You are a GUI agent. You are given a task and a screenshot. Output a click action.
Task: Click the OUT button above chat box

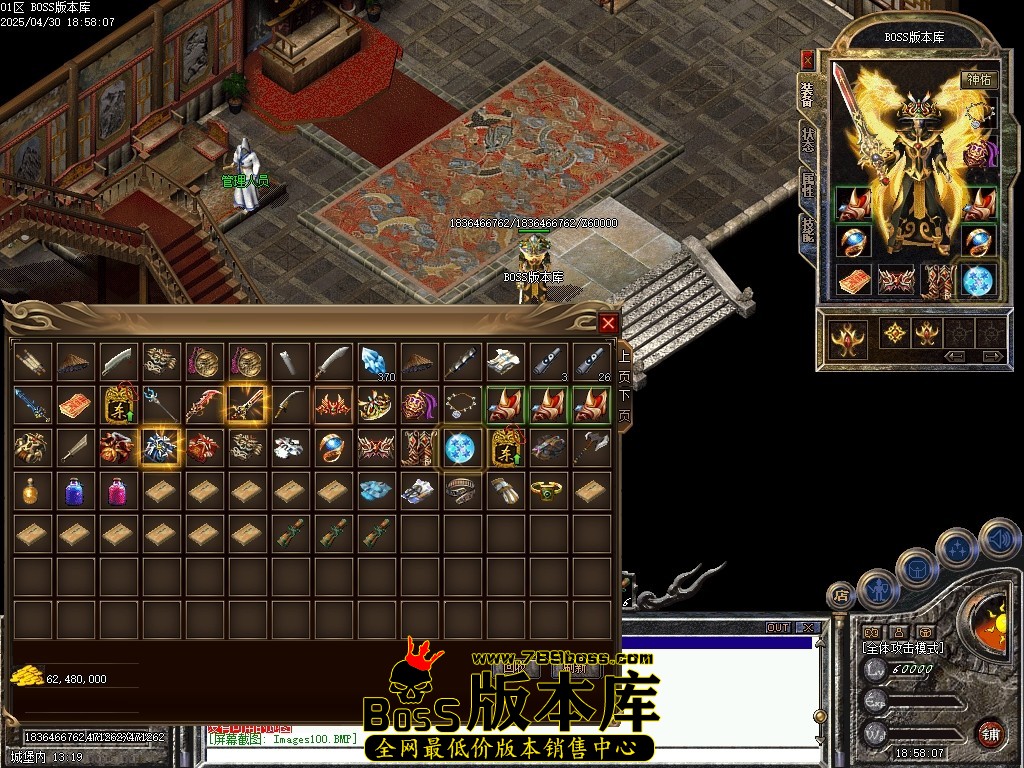(778, 628)
